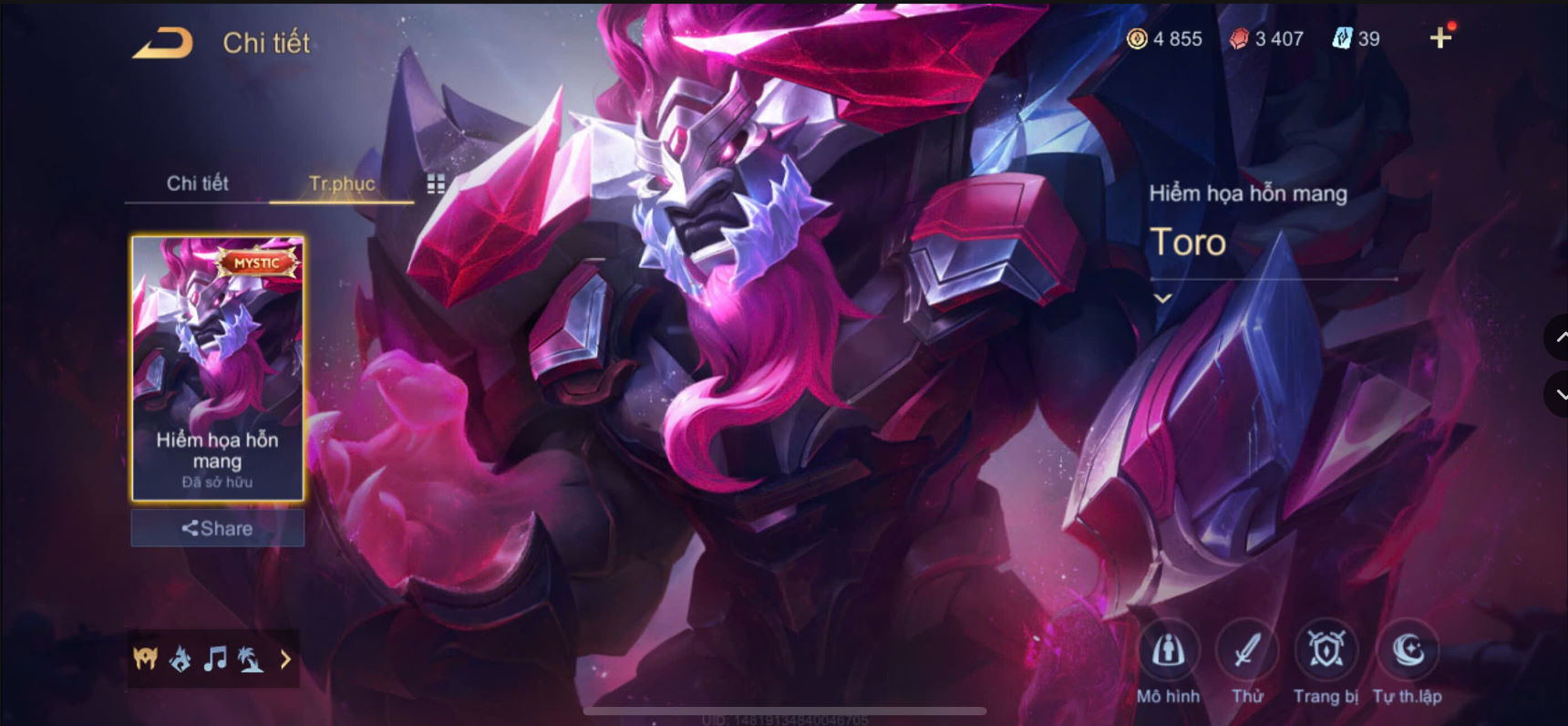Click the grid view icon beside Tr.phục tab

click(435, 182)
